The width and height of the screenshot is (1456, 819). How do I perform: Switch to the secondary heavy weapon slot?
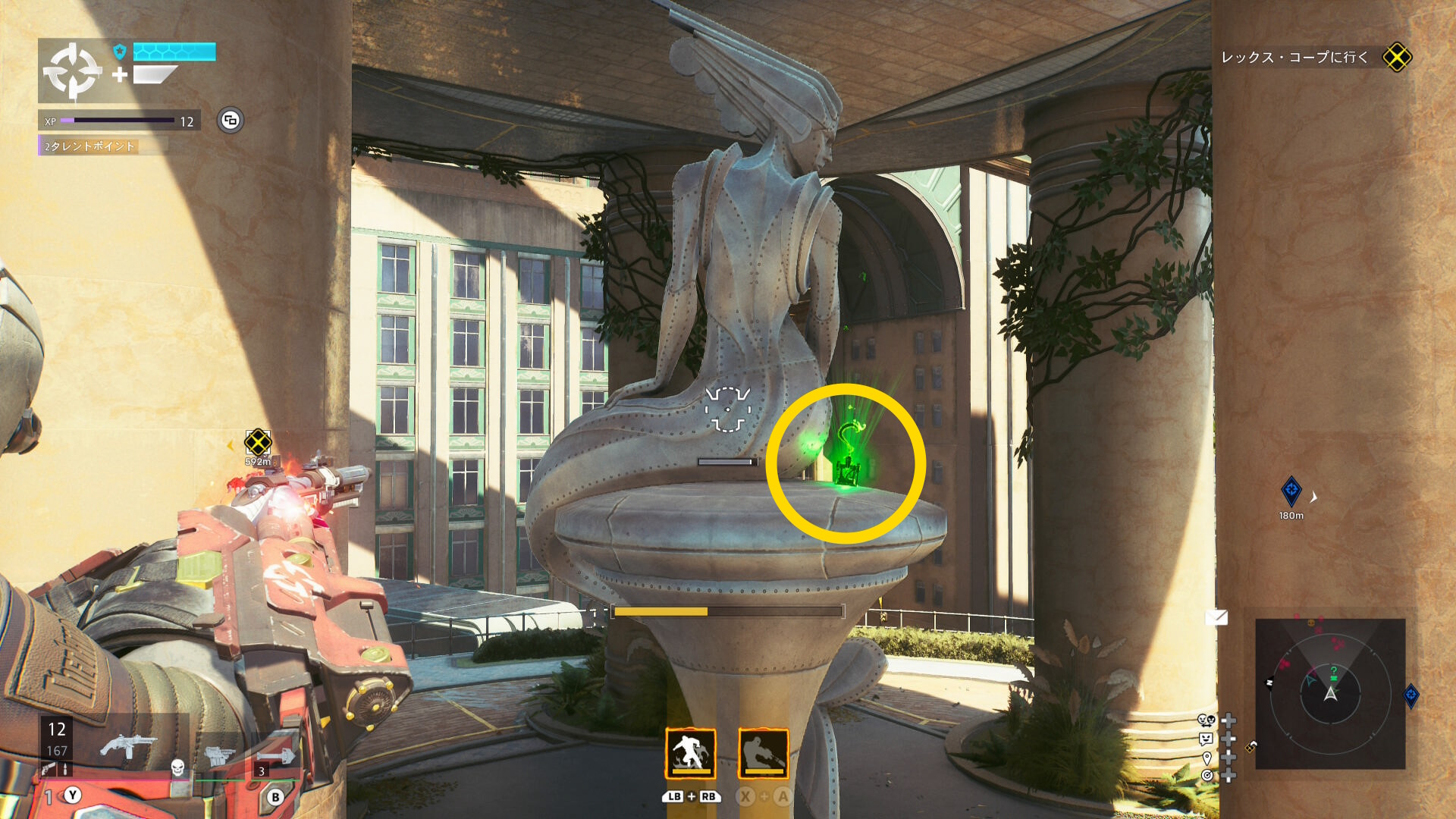(x=220, y=755)
